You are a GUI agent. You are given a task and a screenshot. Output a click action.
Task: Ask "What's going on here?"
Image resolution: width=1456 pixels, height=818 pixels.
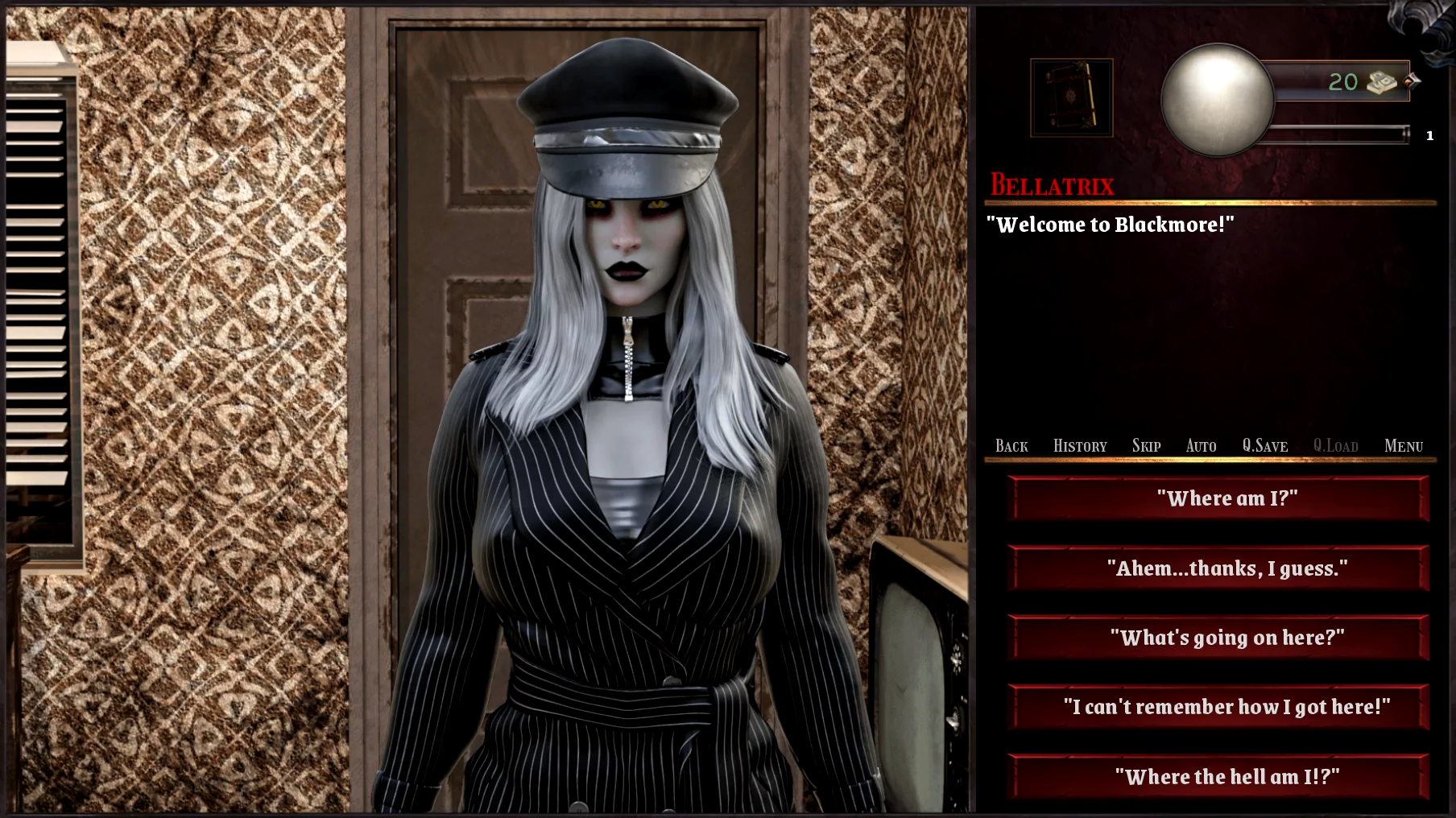pos(1218,638)
